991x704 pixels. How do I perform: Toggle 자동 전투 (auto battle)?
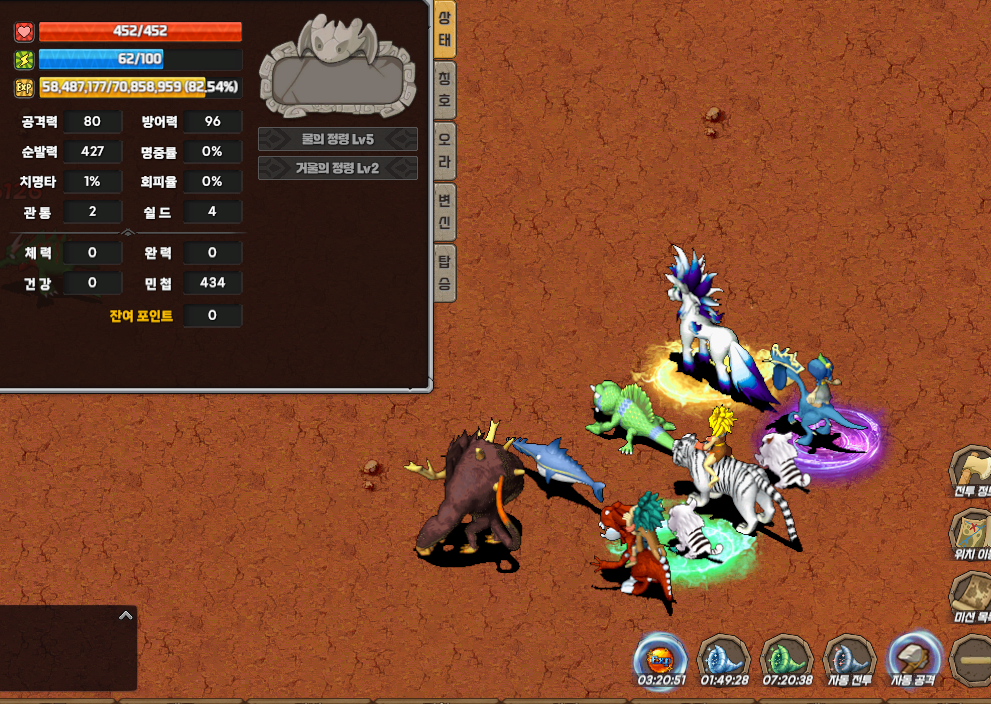point(849,661)
